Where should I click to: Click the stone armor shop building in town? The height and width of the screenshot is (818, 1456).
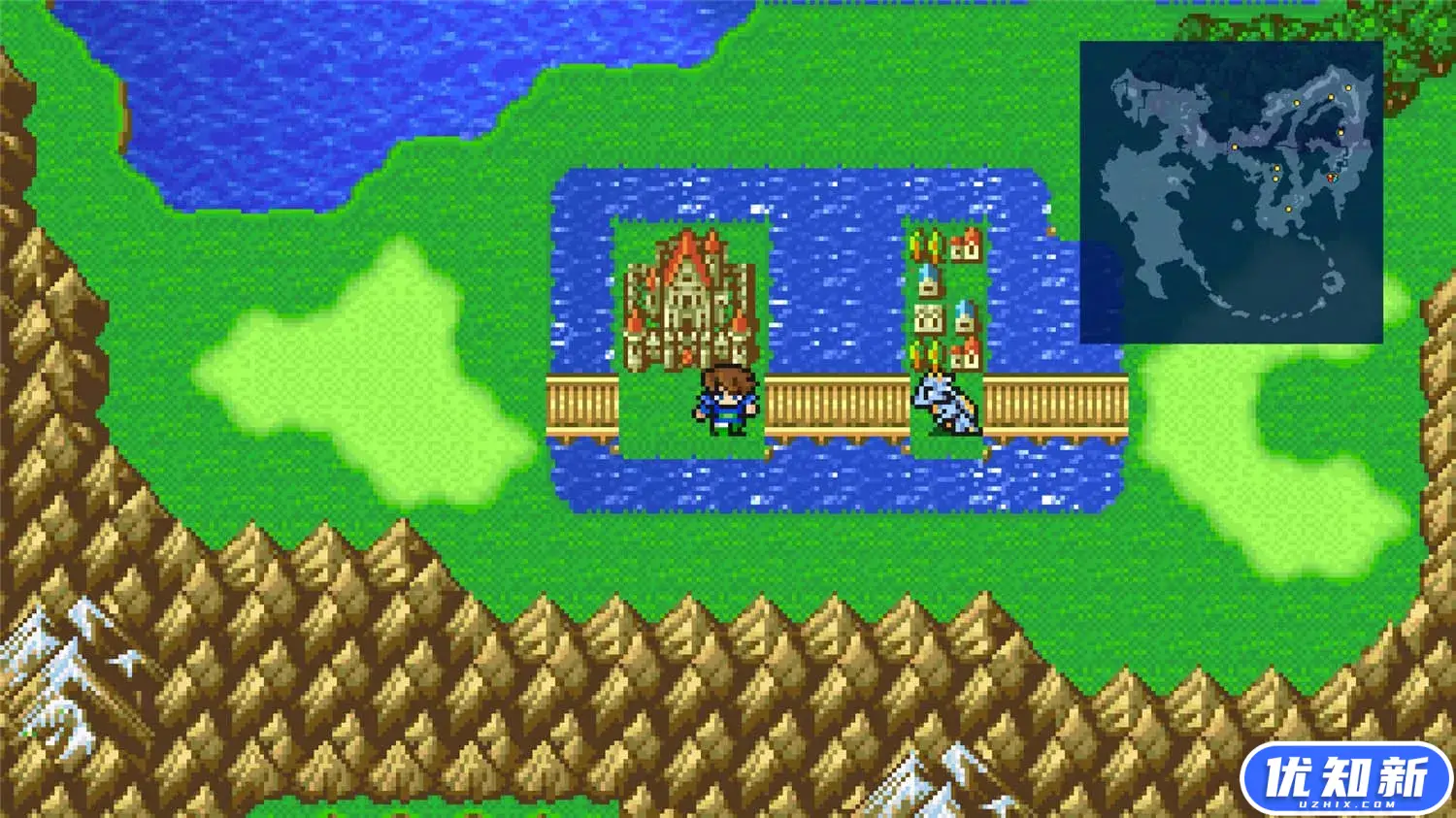click(927, 318)
